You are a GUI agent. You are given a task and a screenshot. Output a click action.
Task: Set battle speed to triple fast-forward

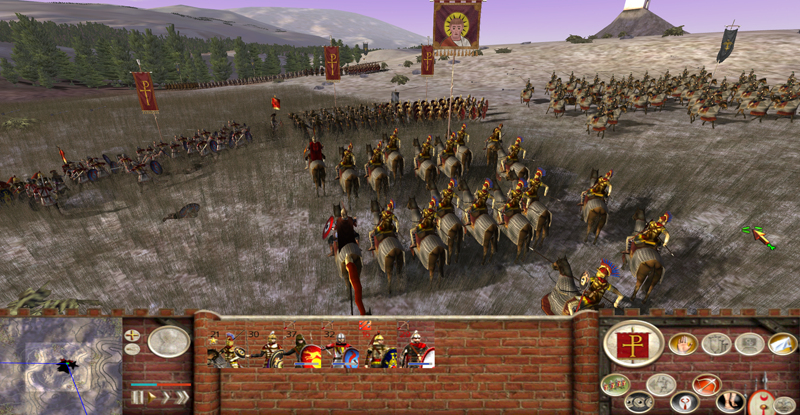(182, 397)
